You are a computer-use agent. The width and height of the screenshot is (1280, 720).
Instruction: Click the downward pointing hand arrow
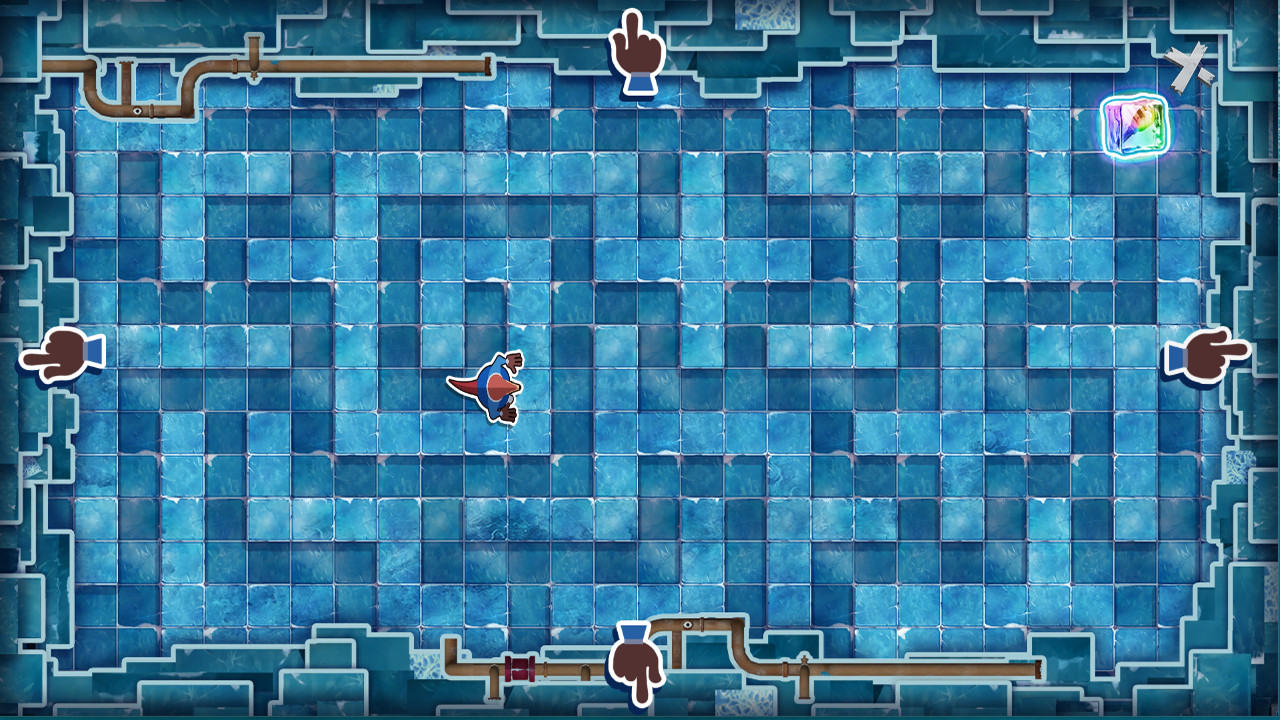635,662
